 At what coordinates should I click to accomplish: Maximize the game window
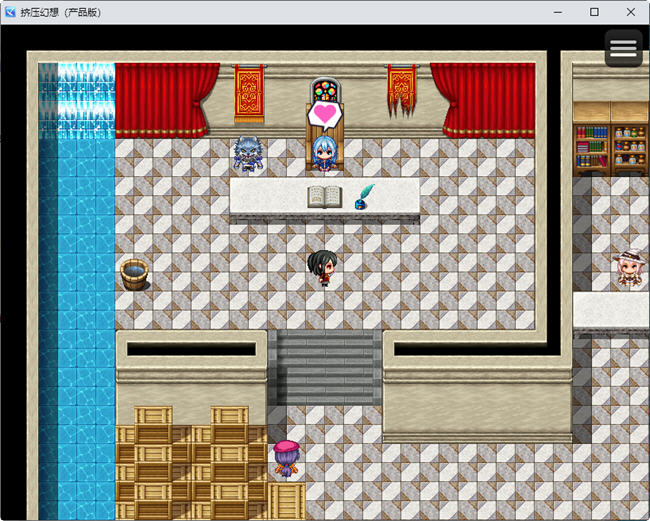(594, 12)
